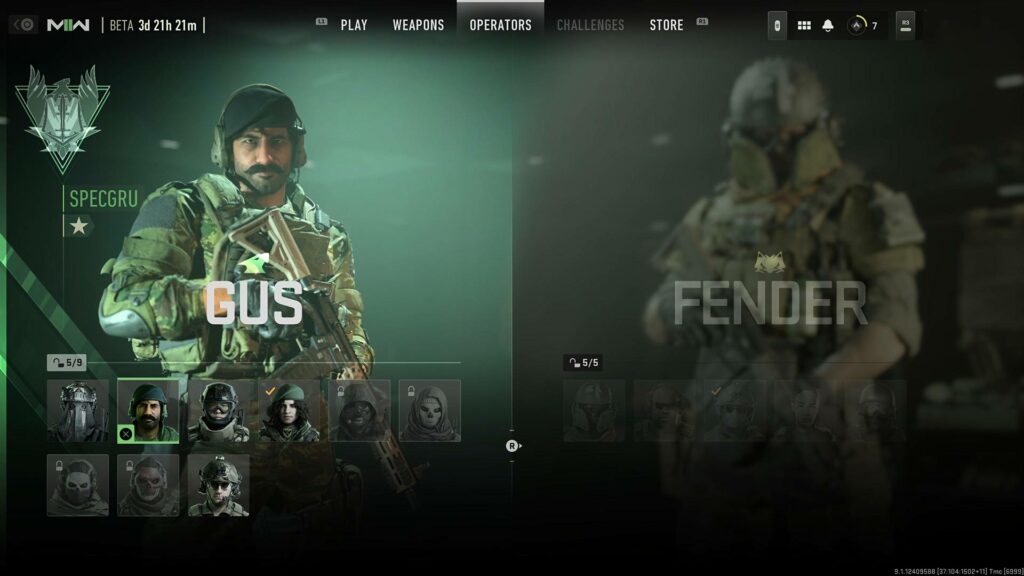This screenshot has width=1024, height=576.
Task: Show notifications via the bell icon
Action: point(828,26)
